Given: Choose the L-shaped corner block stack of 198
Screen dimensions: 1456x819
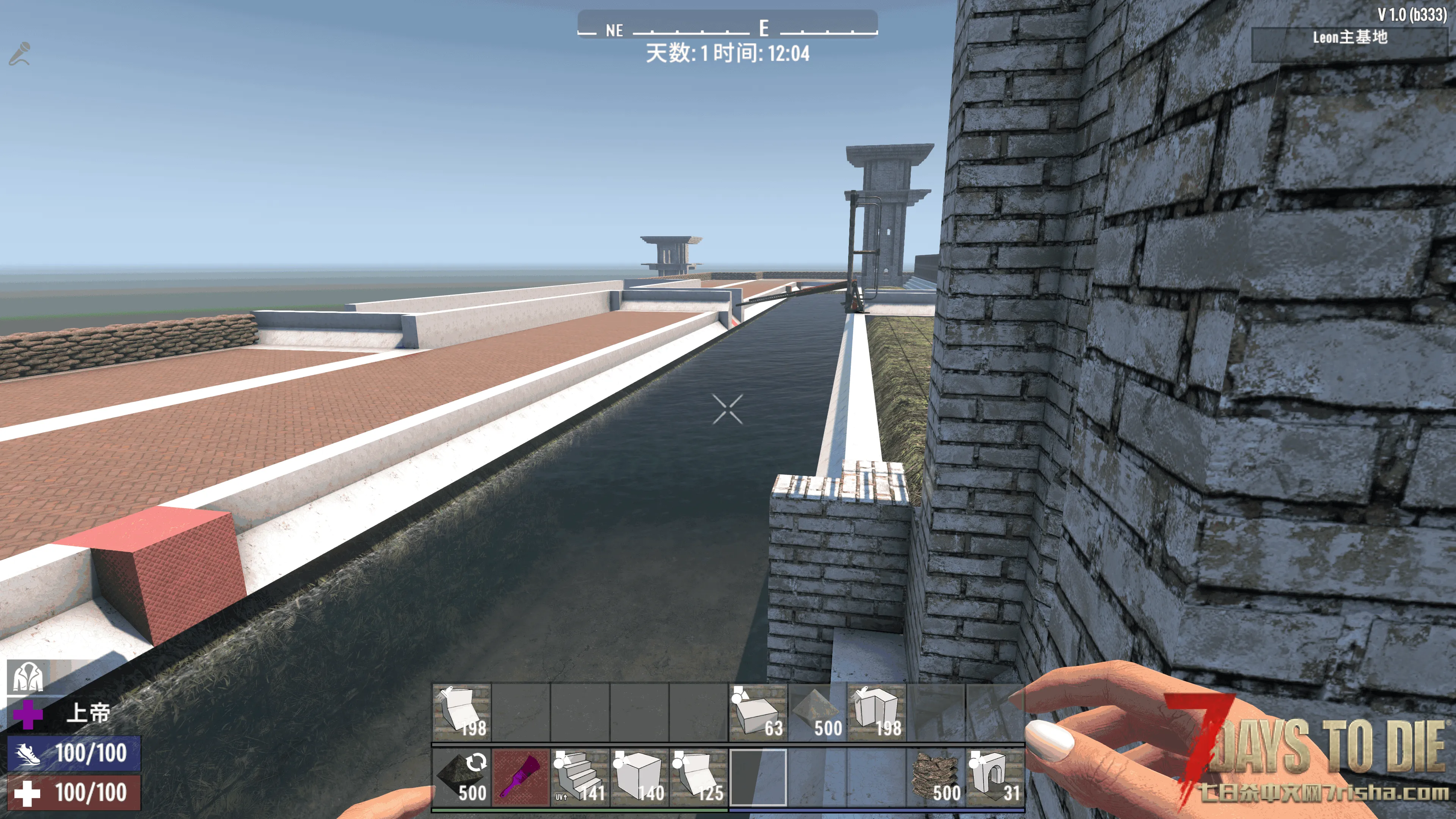Looking at the screenshot, I should tap(877, 712).
